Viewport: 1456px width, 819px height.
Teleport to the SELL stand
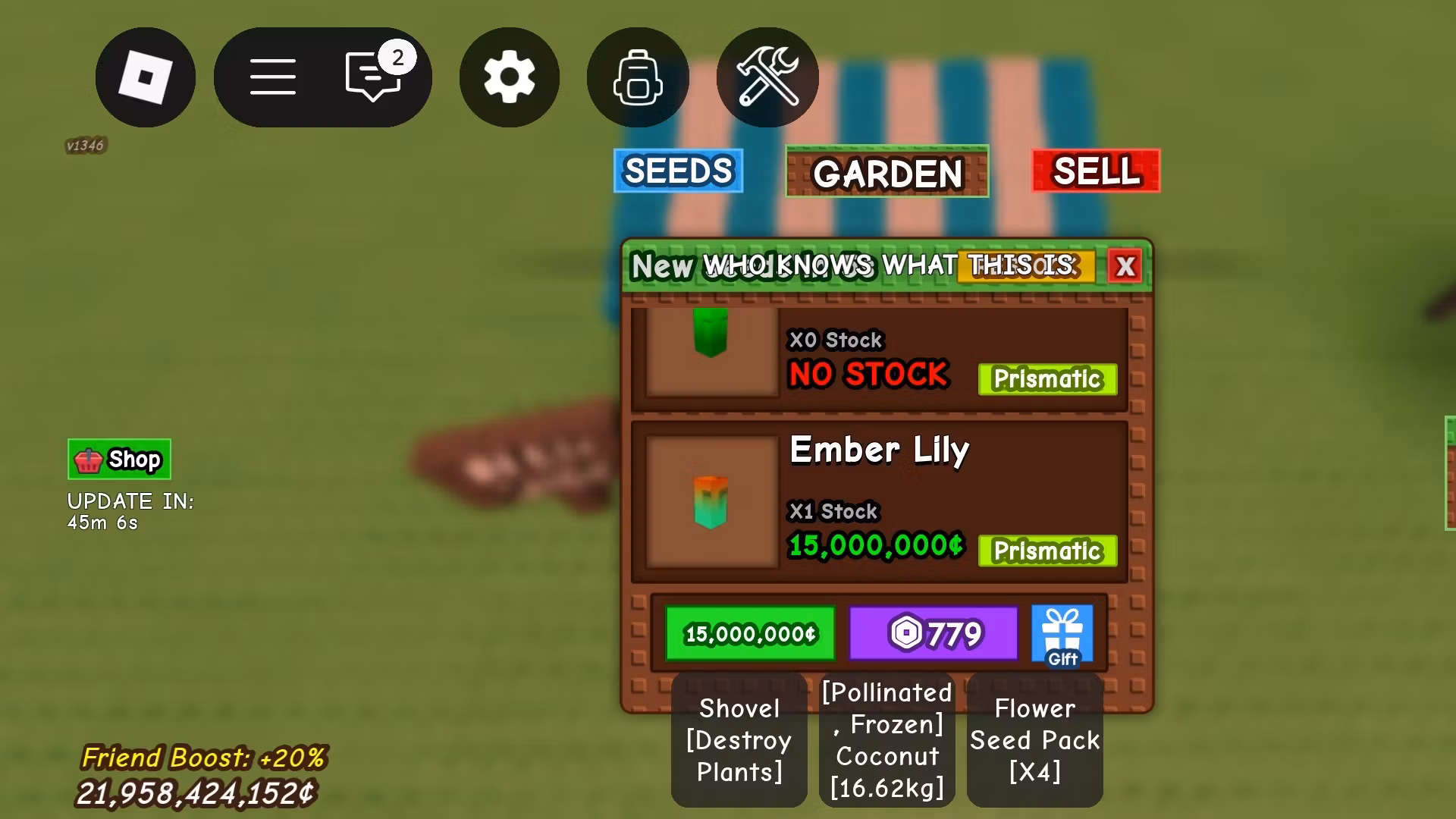click(1095, 171)
